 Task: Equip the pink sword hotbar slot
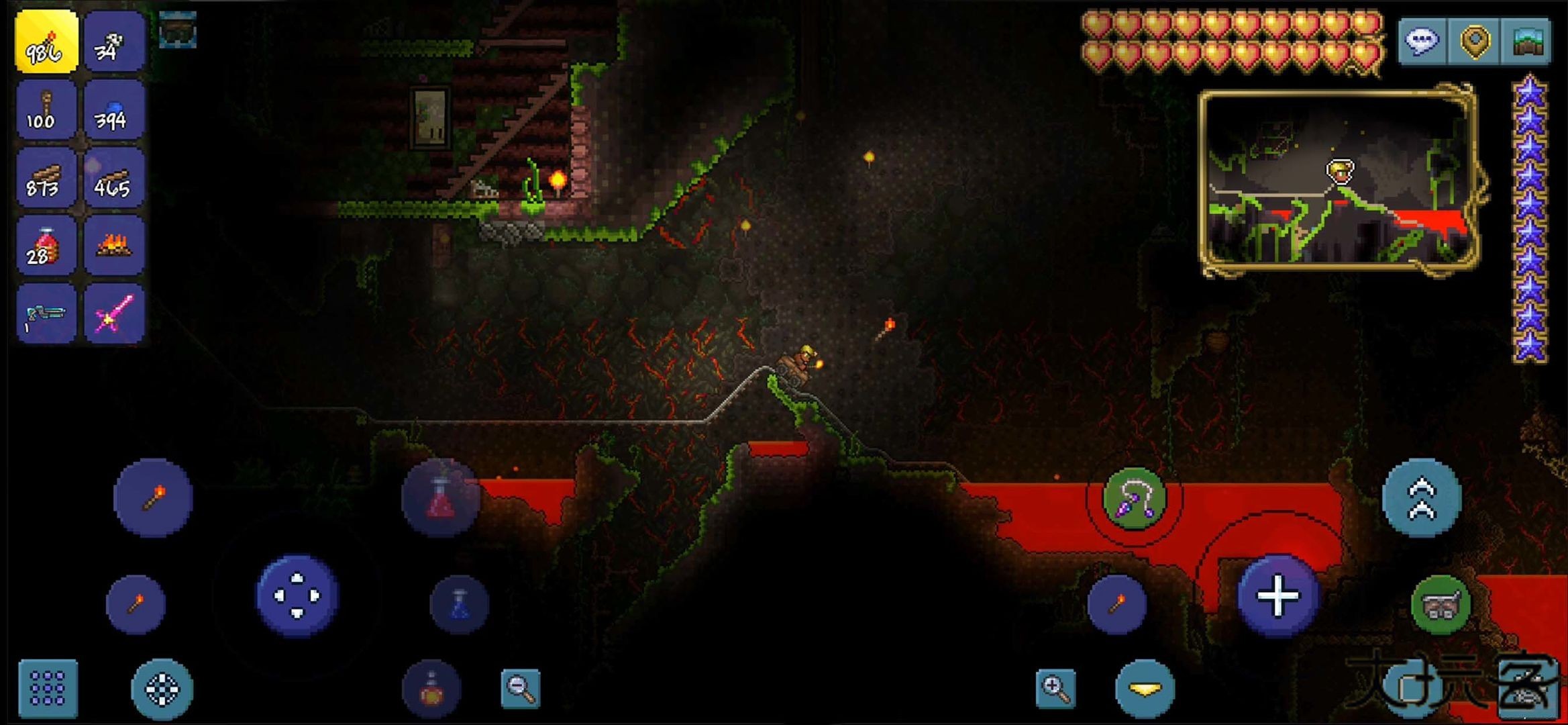pos(113,314)
